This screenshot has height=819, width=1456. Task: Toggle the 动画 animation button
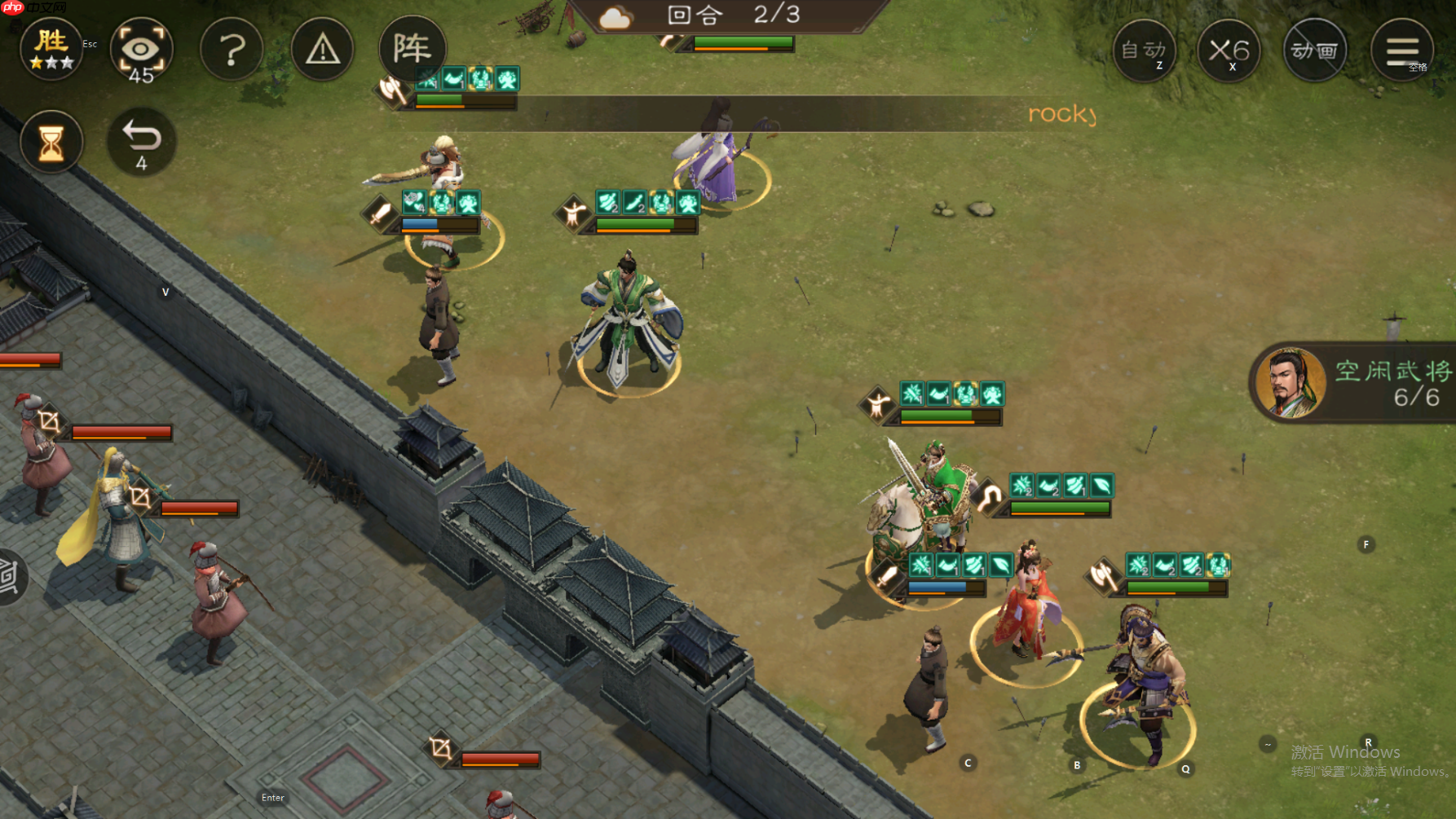1315,51
